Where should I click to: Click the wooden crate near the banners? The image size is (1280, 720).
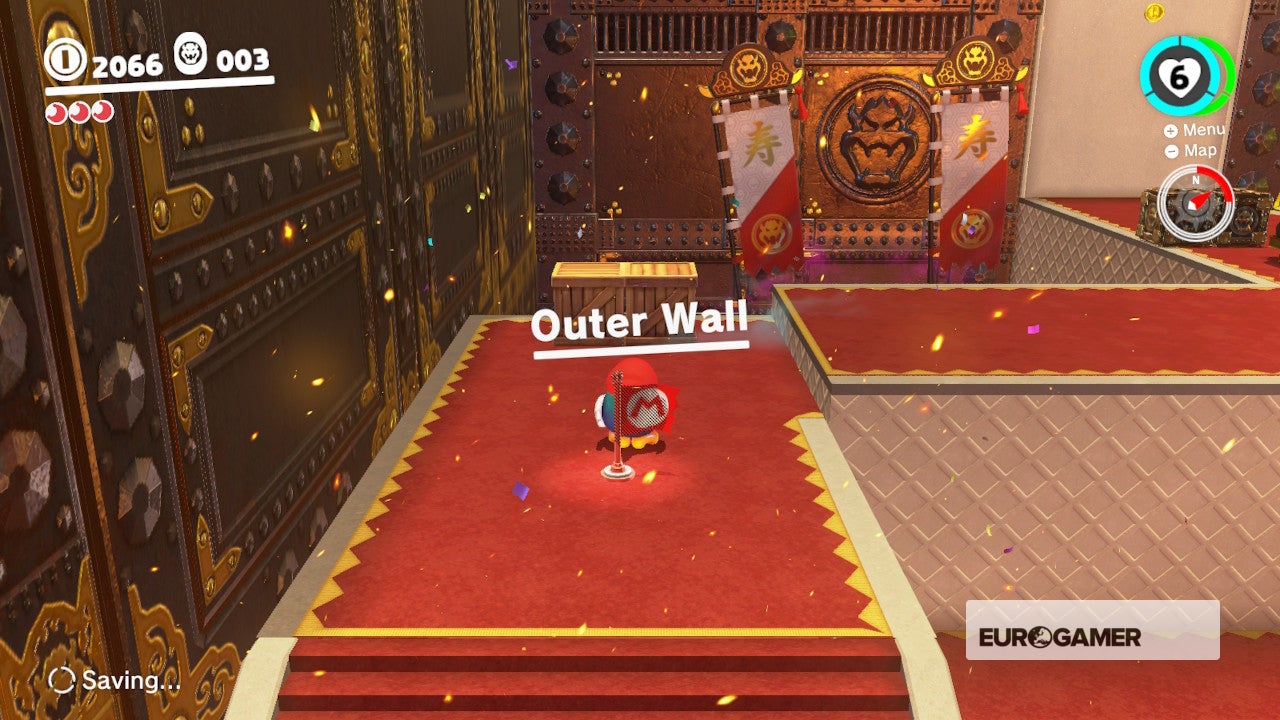[x=625, y=285]
